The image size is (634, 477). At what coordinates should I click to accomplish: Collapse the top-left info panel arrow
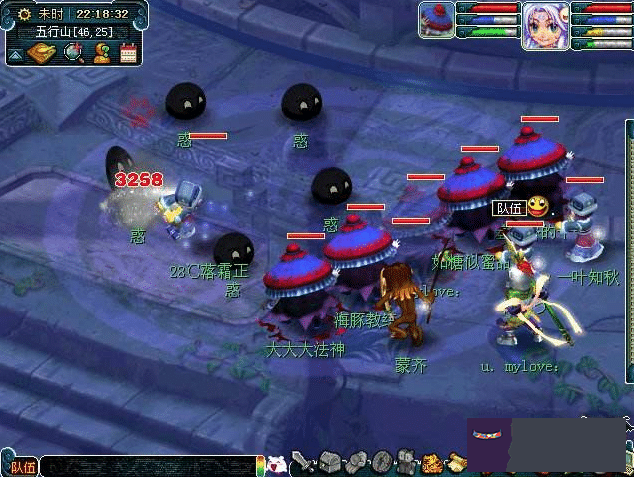16,52
